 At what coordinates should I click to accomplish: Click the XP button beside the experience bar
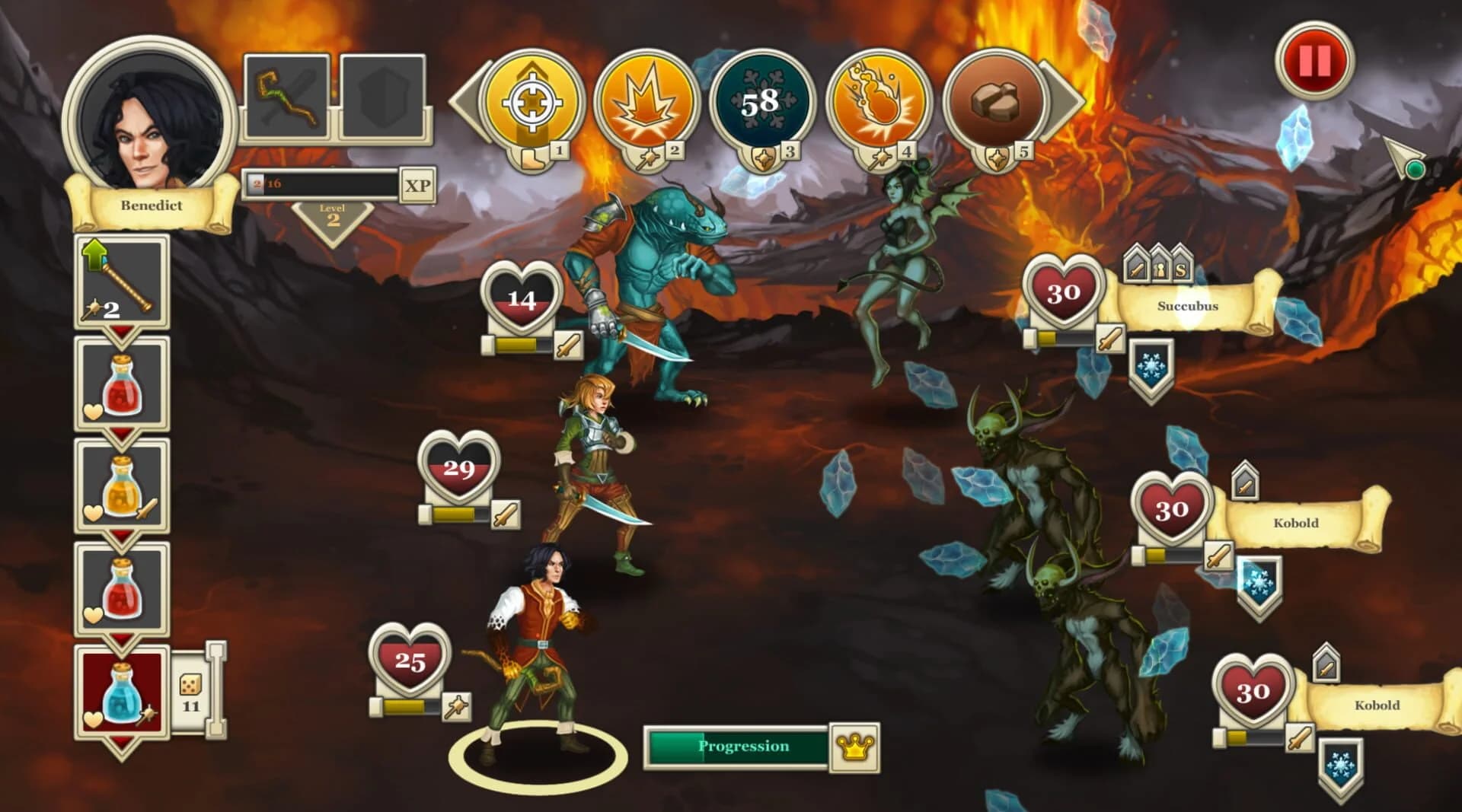418,186
